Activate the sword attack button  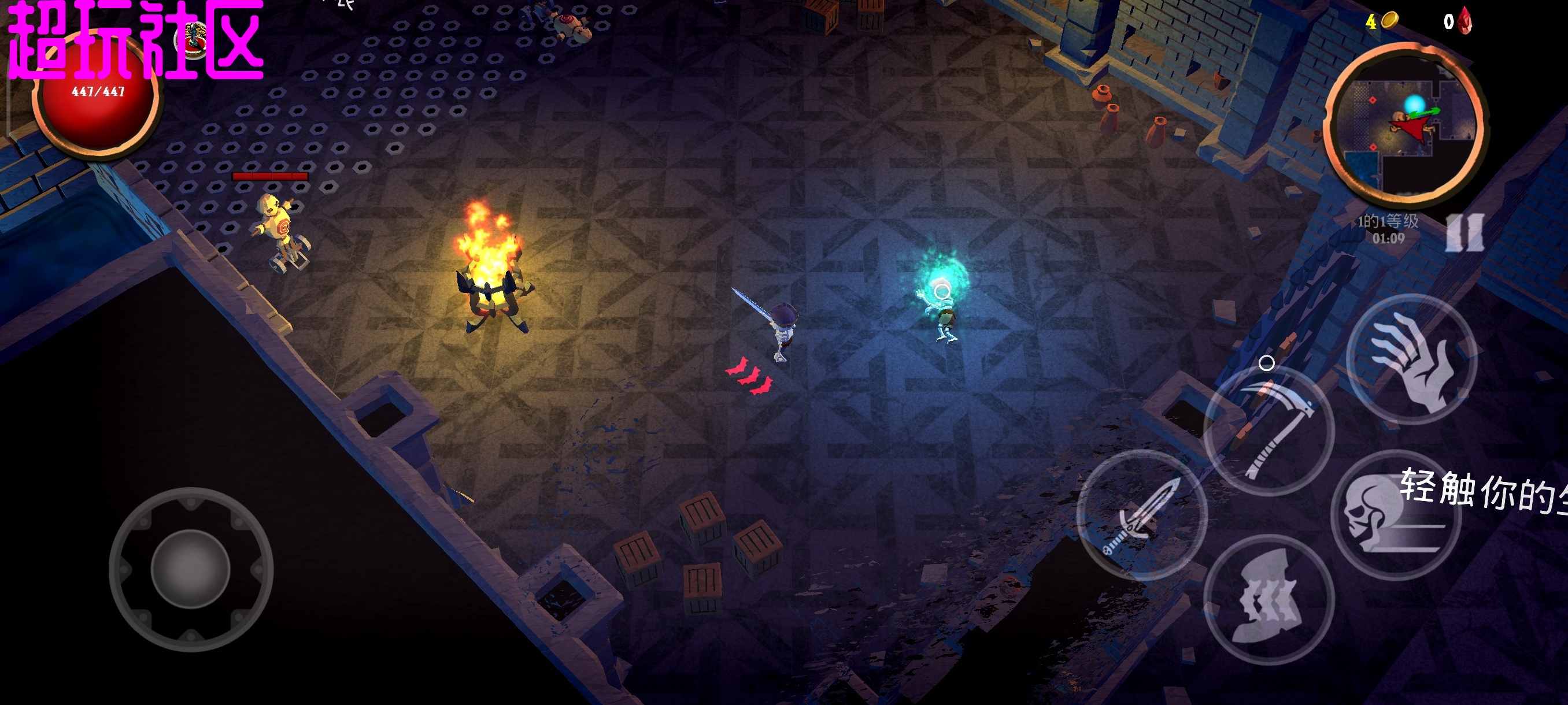click(x=1142, y=515)
